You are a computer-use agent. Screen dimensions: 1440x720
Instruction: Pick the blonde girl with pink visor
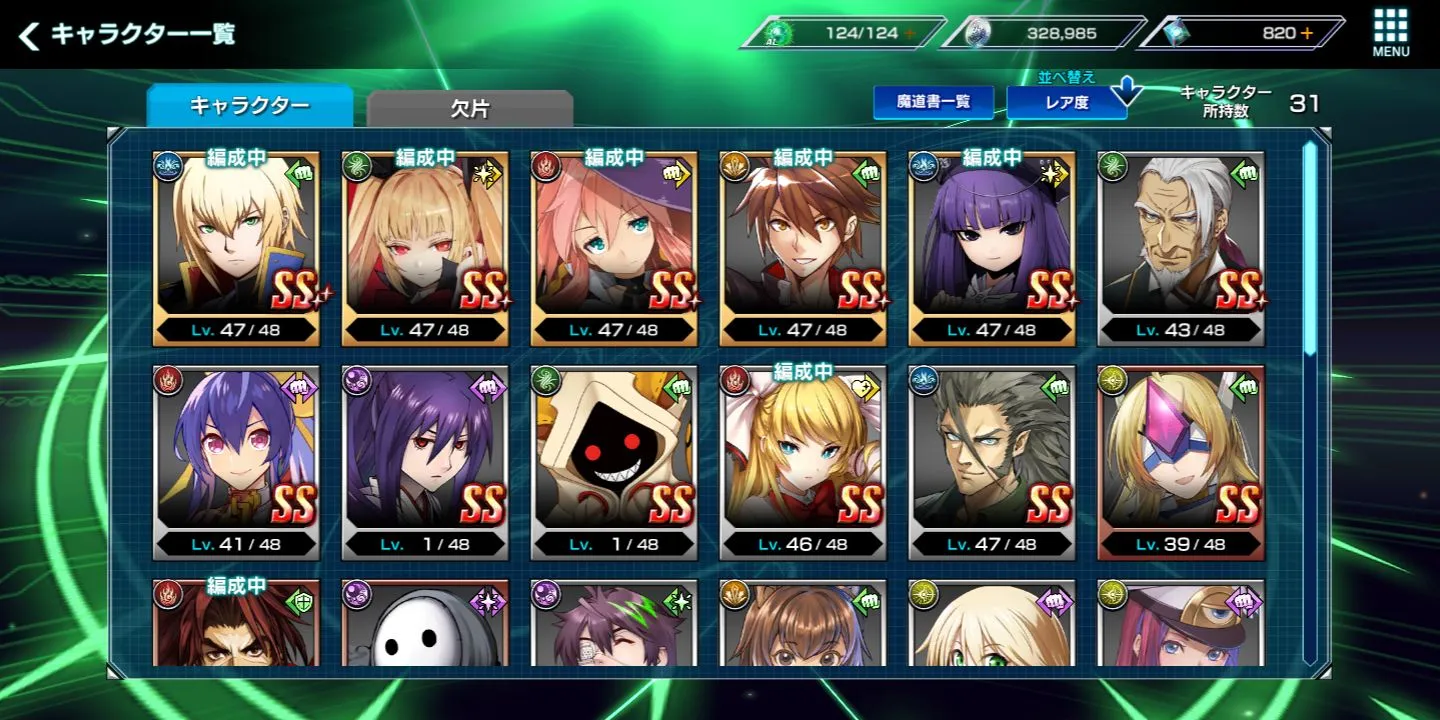coord(1181,462)
